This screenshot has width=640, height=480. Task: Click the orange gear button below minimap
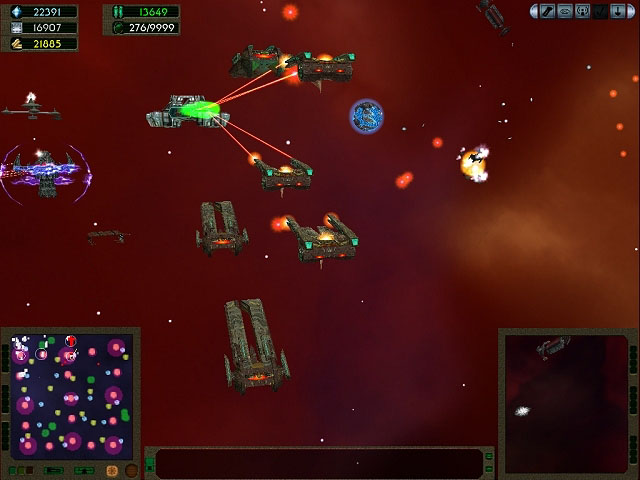(x=111, y=469)
